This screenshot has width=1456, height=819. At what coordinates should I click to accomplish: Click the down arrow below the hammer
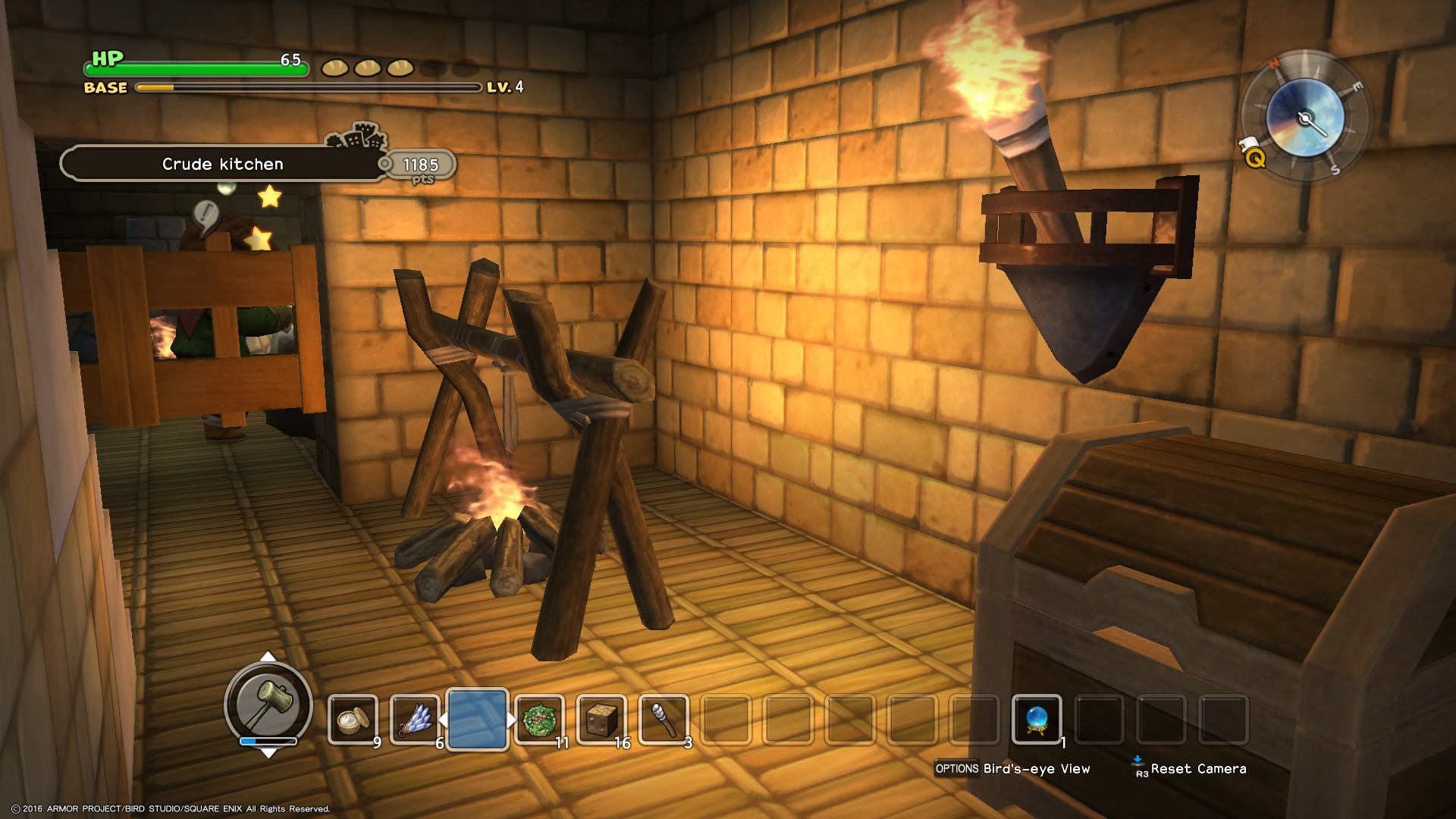point(268,753)
